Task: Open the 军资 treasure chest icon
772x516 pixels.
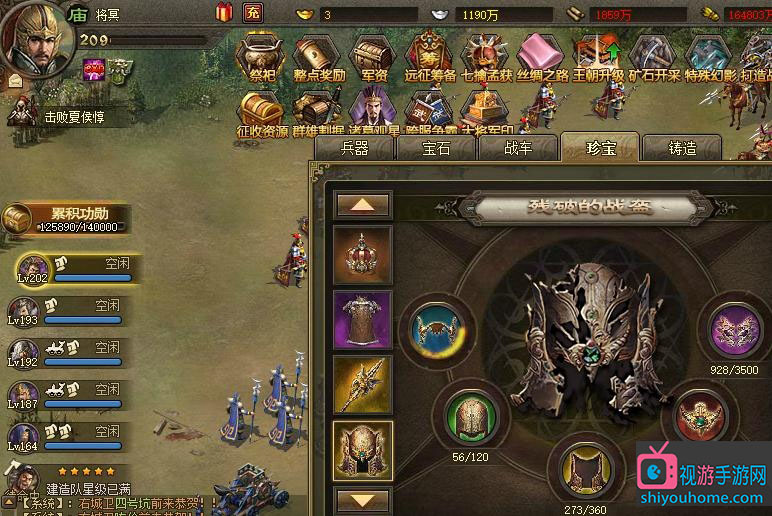Action: (x=372, y=54)
